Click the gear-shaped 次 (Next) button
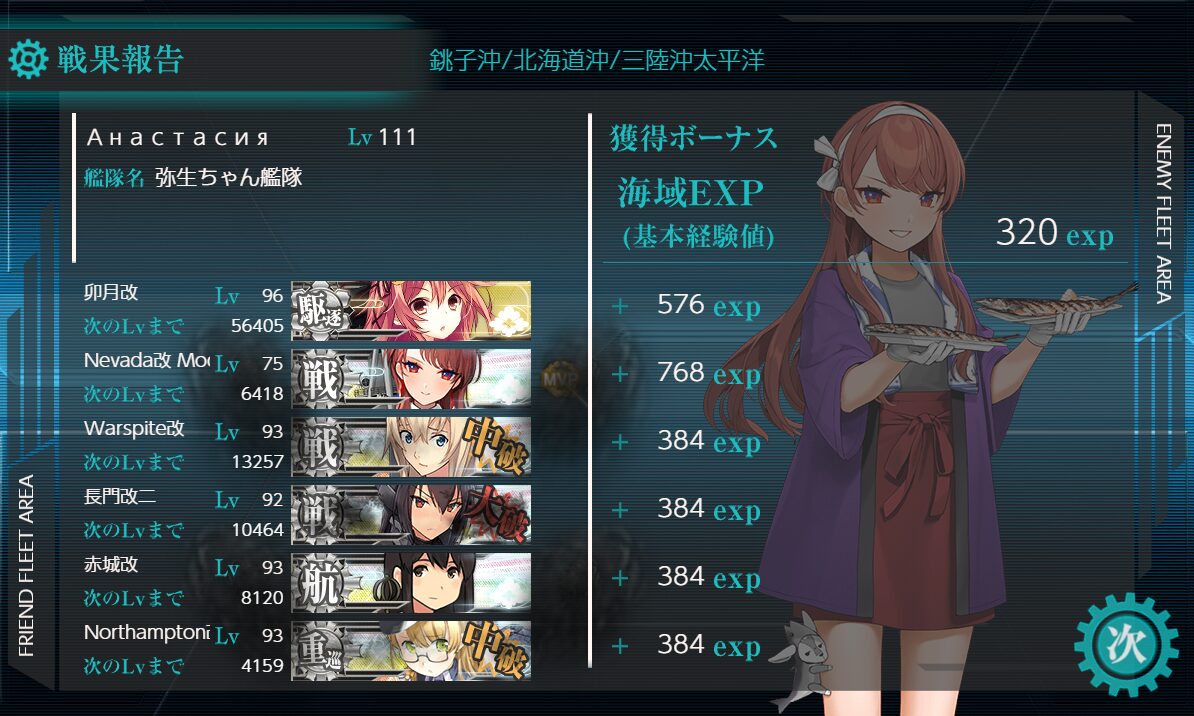 [1127, 645]
